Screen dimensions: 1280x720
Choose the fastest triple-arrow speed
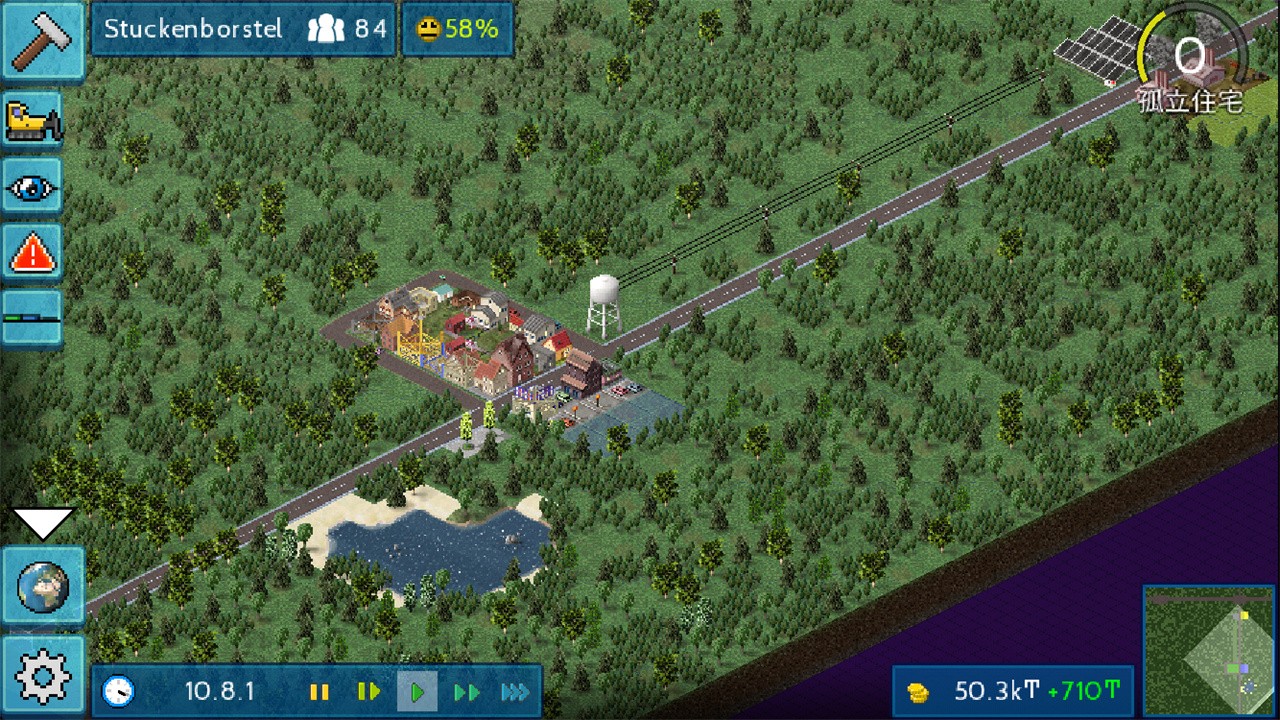tap(514, 692)
